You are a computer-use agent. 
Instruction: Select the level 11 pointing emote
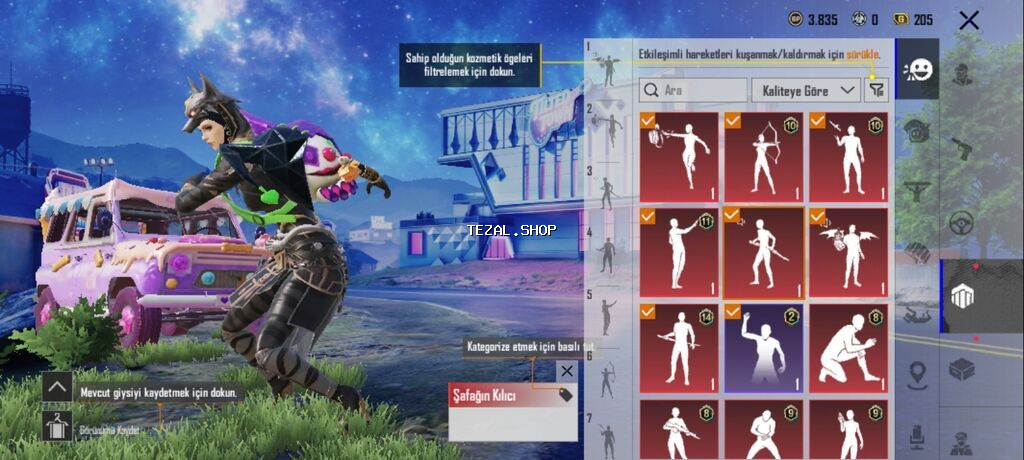(x=679, y=253)
